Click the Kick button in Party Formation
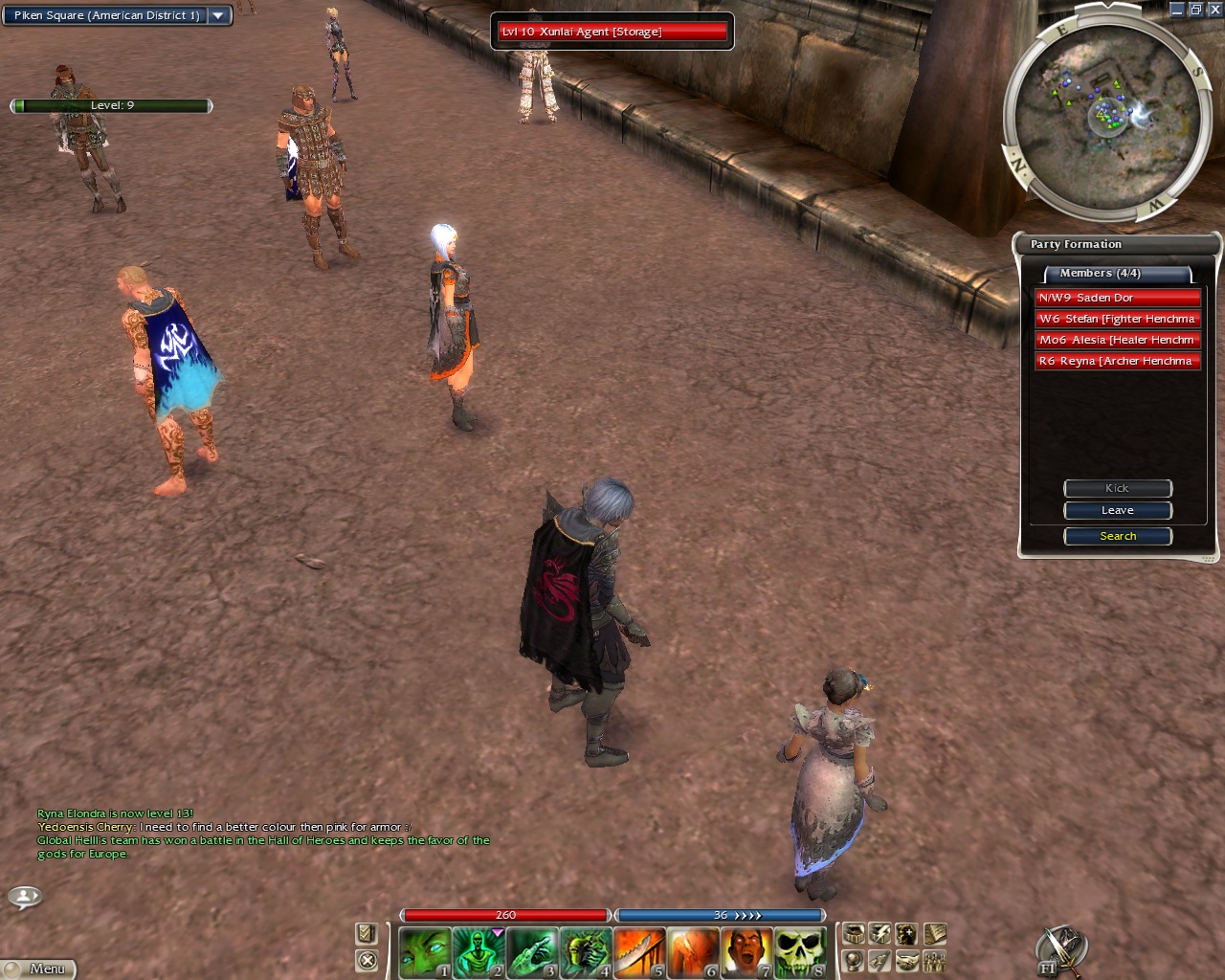Screen dimensions: 1225x980 [x=1117, y=488]
